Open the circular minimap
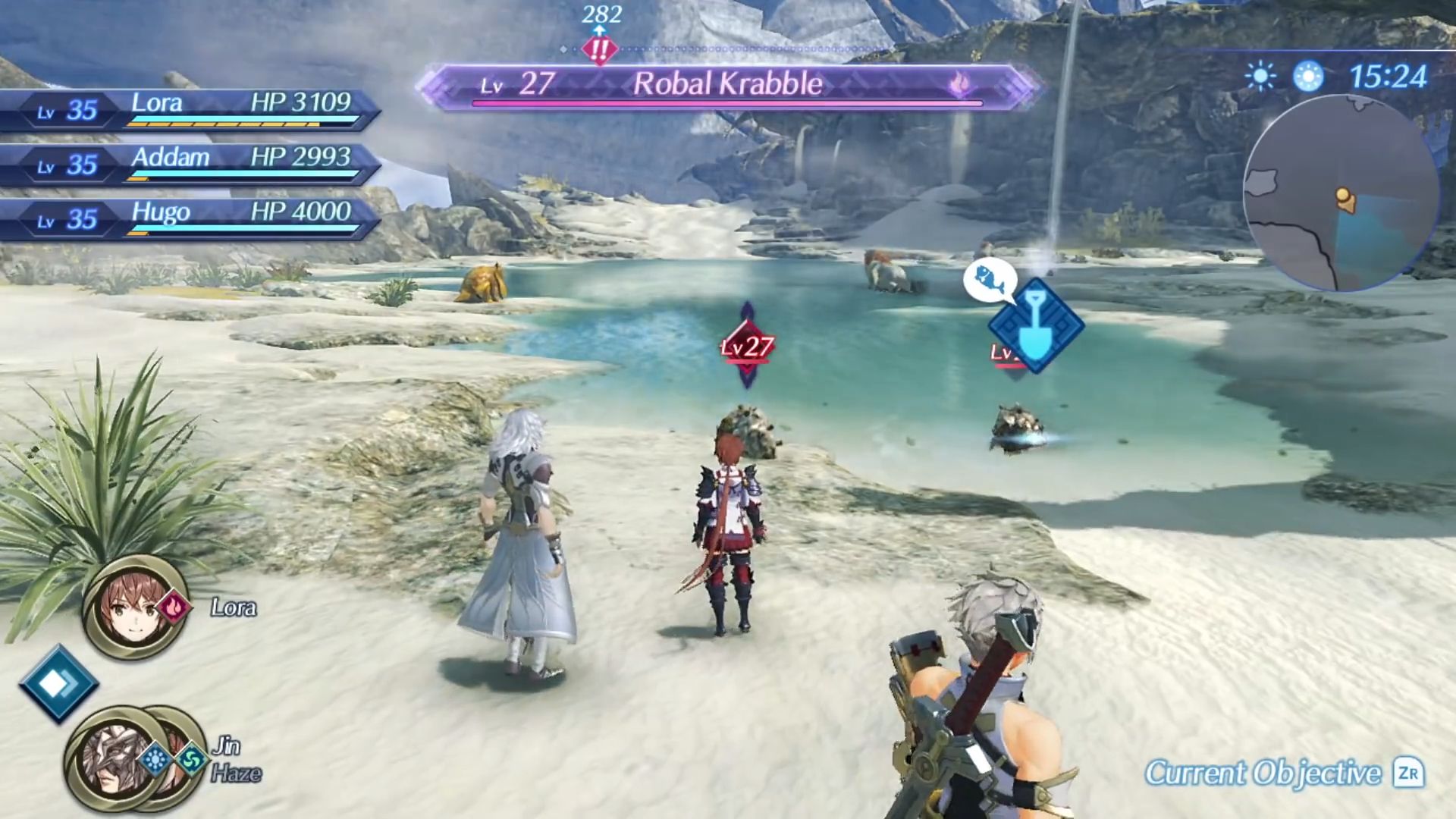The image size is (1456, 819). coord(1341,193)
